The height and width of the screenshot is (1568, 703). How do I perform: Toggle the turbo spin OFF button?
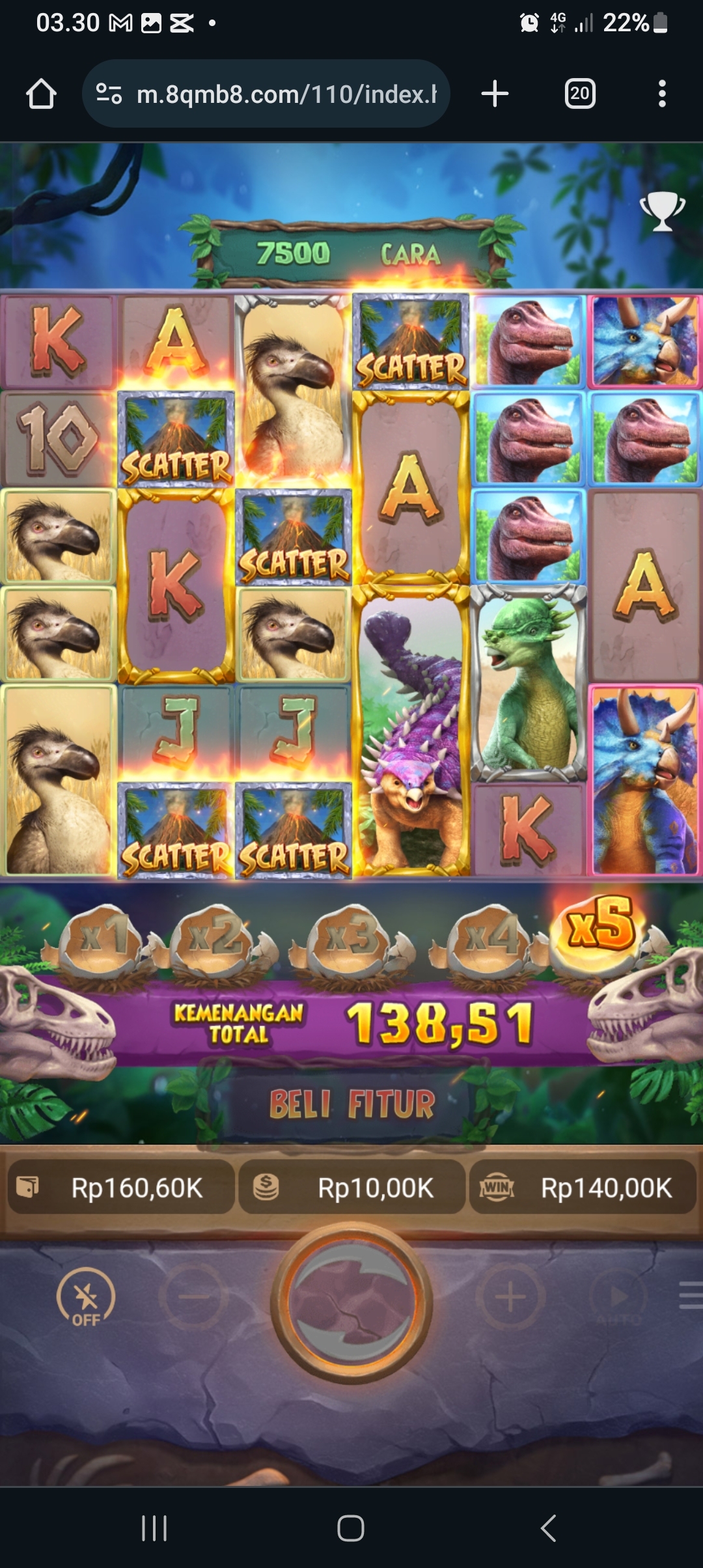coord(86,1297)
